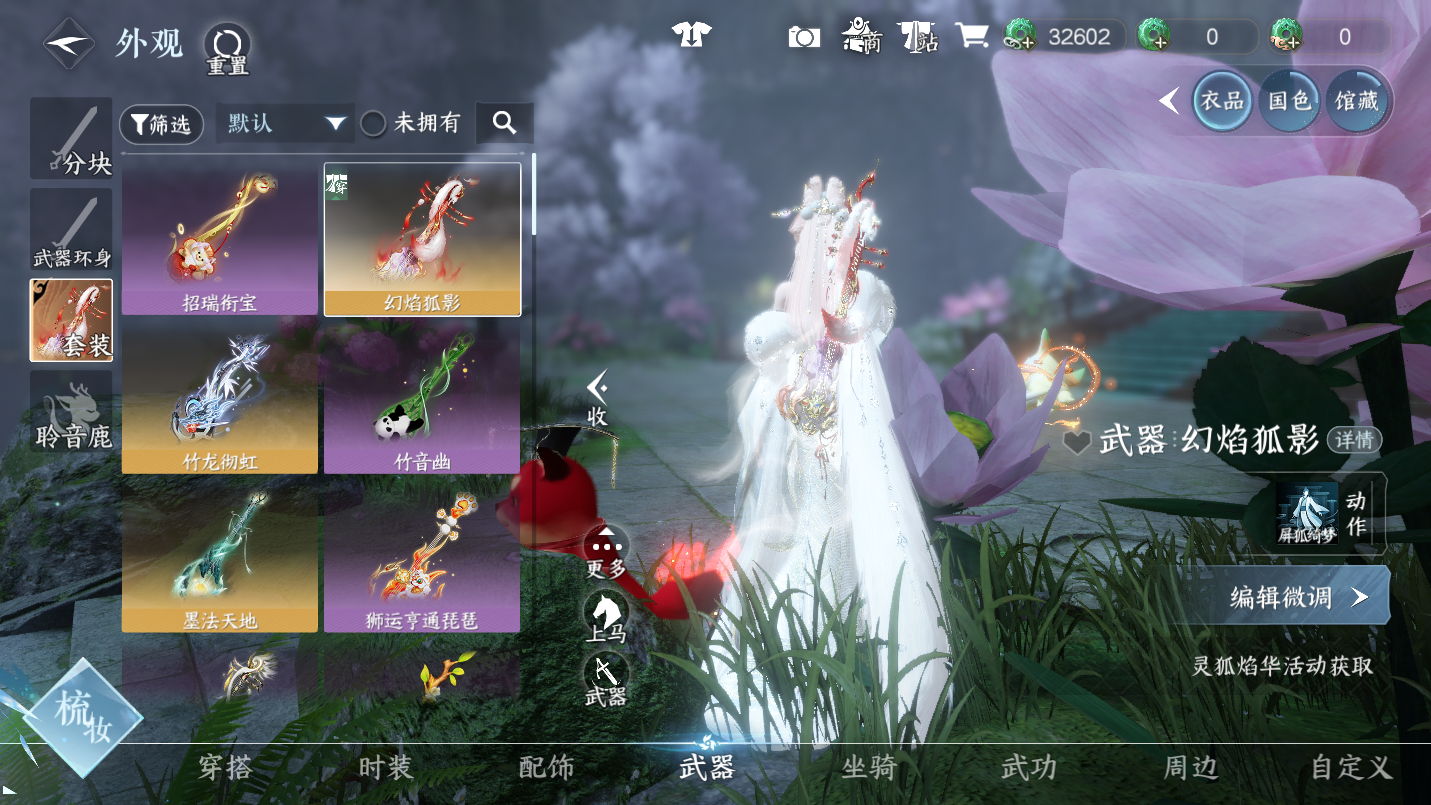Choose the 狮运亨通琵琶 weapon skin
The width and height of the screenshot is (1431, 805).
[x=421, y=559]
